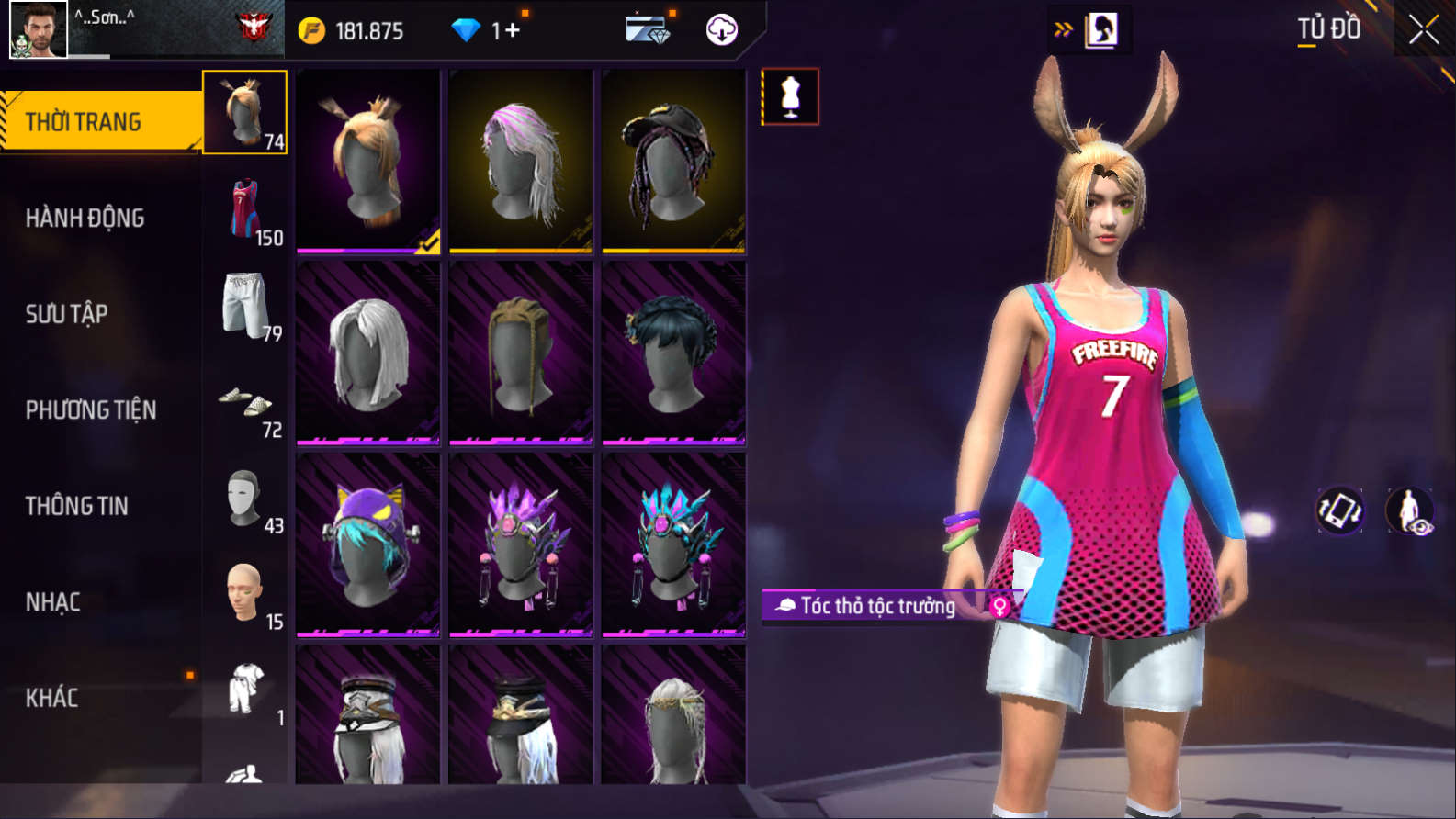This screenshot has height=819, width=1456.
Task: Go to PHƯƠNG TIỆN vehicles section
Action: click(91, 409)
